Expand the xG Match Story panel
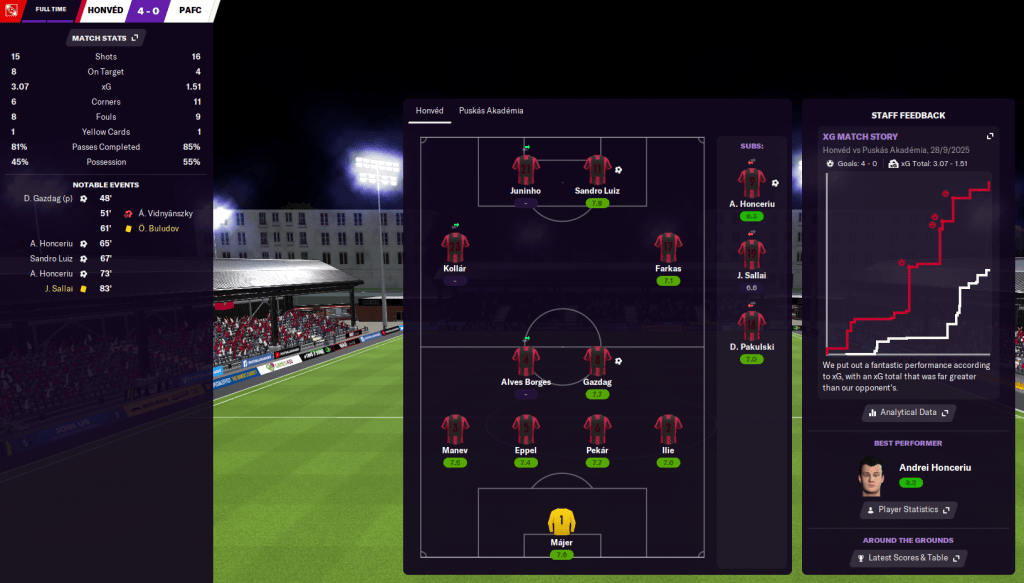The height and width of the screenshot is (583, 1024). click(x=990, y=136)
